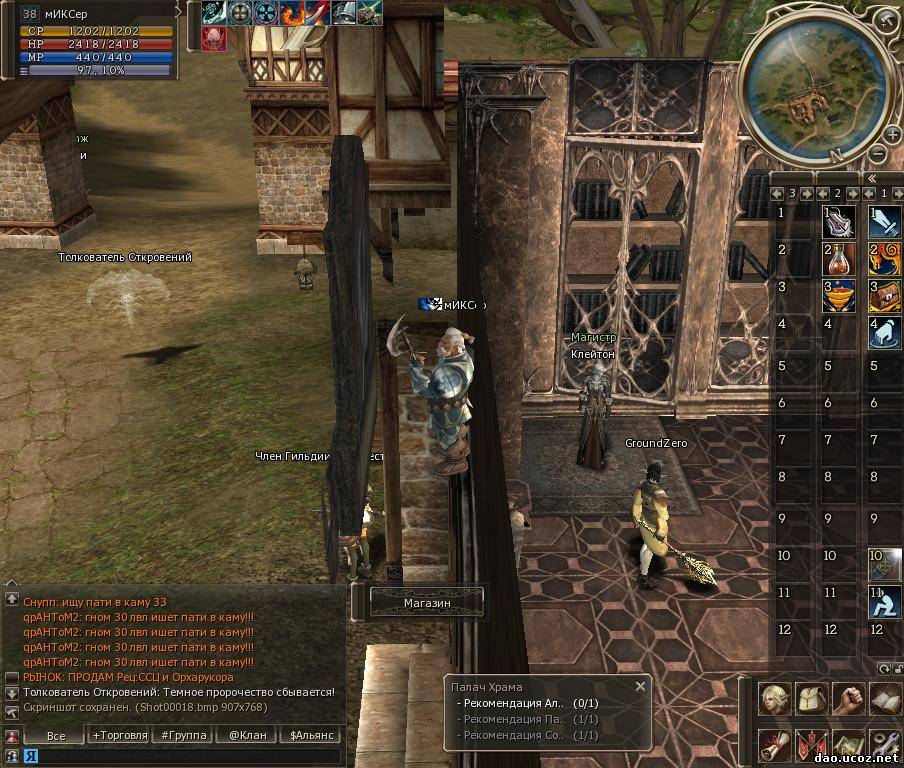Open the actions fist icon
This screenshot has width=904, height=768.
847,699
